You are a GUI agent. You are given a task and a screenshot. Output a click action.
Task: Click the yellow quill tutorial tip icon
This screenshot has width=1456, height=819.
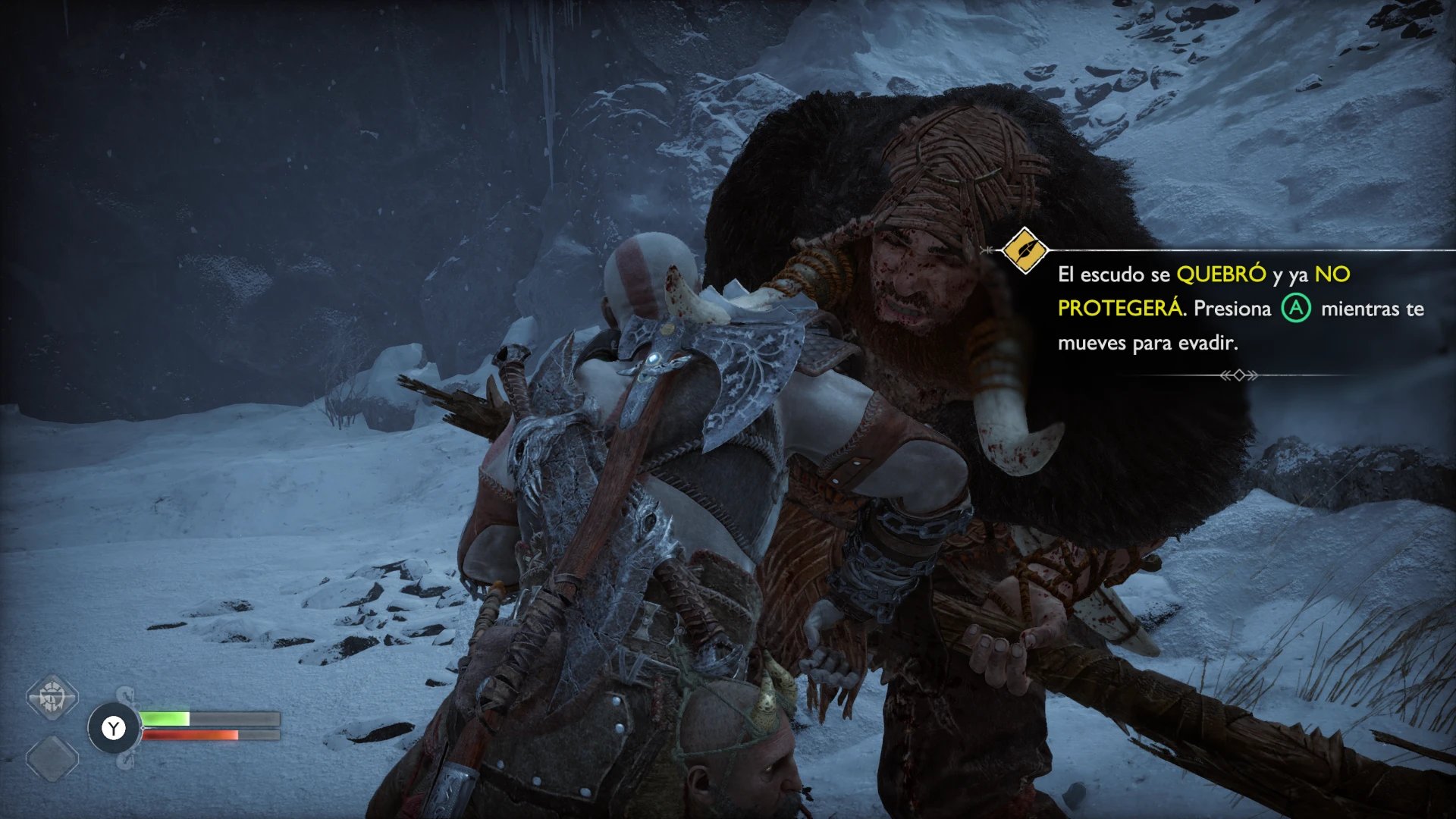(x=1025, y=250)
